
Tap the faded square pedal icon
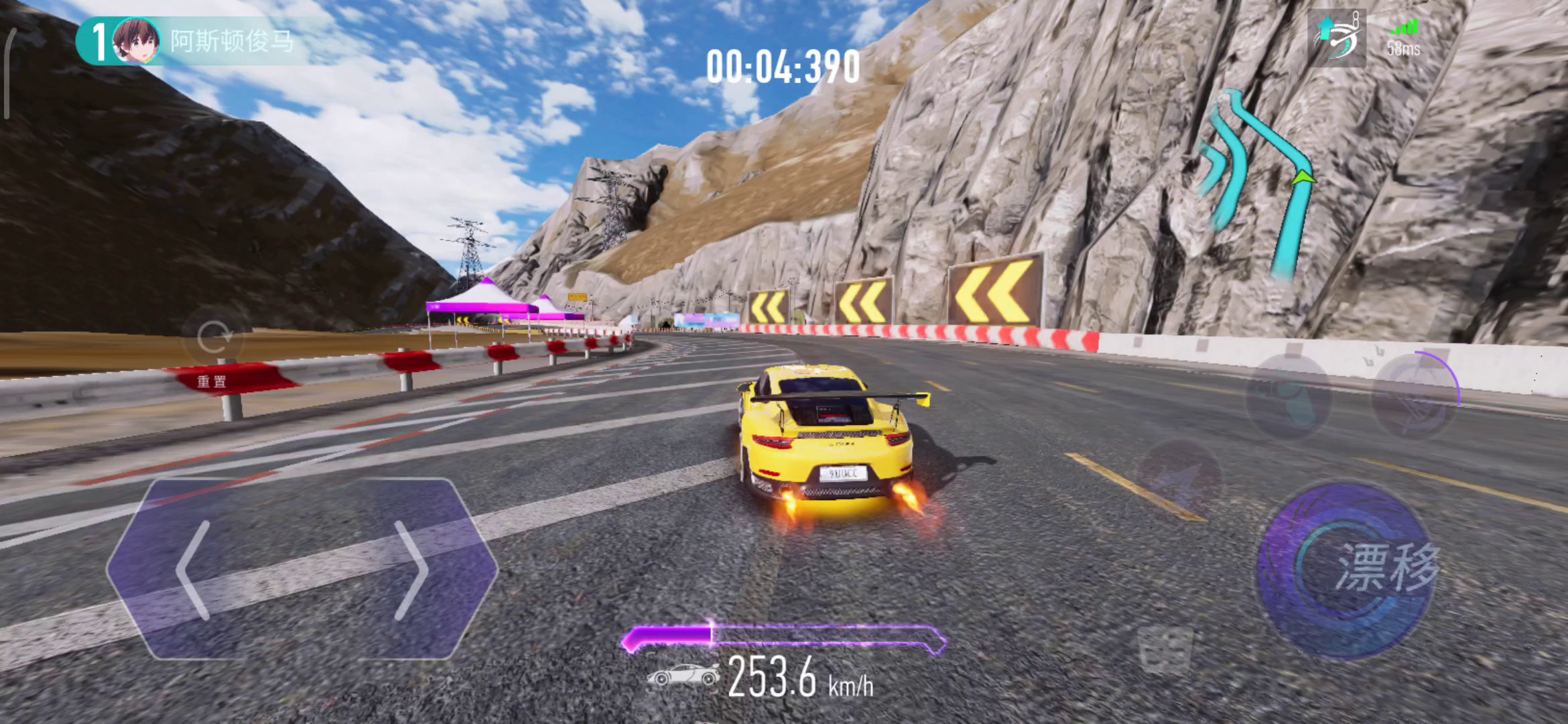point(1166,649)
